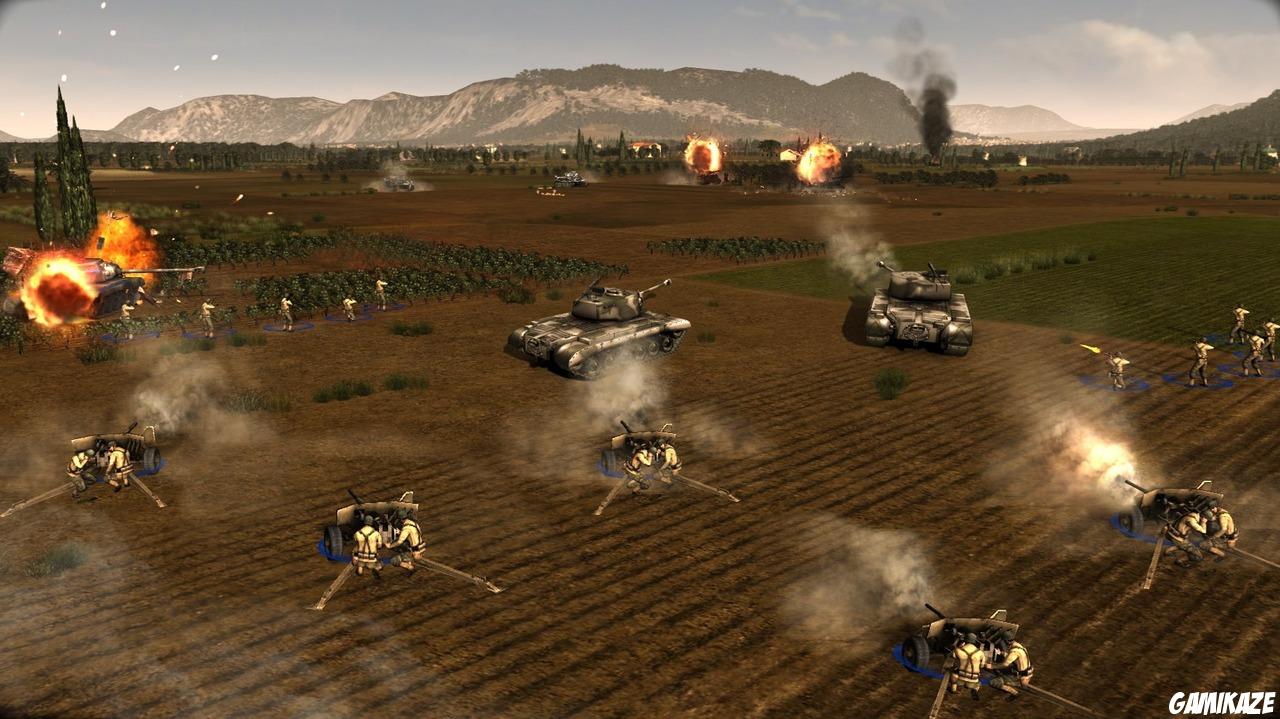Select the rifleman firing a yellow tracer

1117,368
